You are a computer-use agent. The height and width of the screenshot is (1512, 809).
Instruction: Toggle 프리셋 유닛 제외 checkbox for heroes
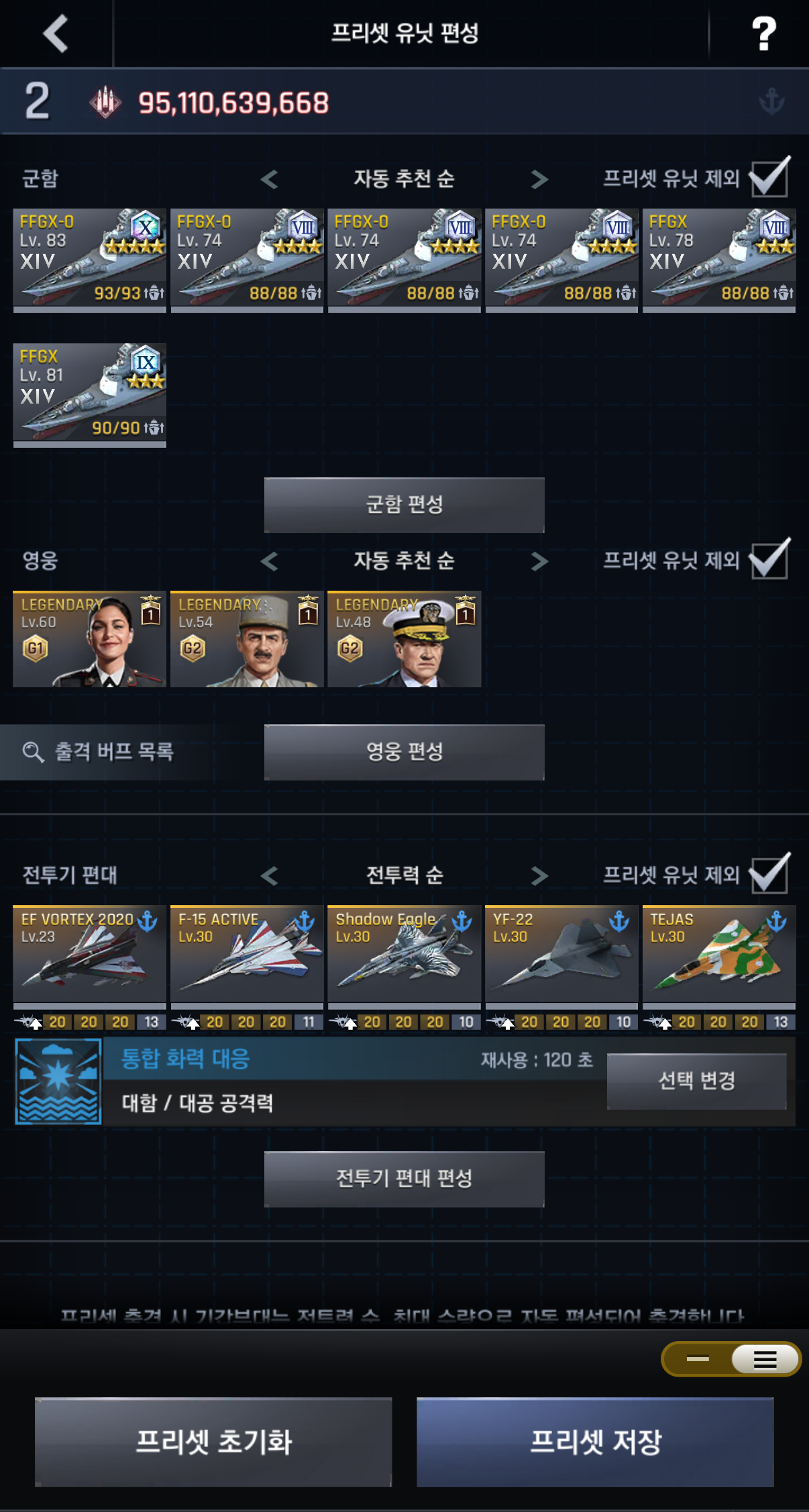[769, 560]
